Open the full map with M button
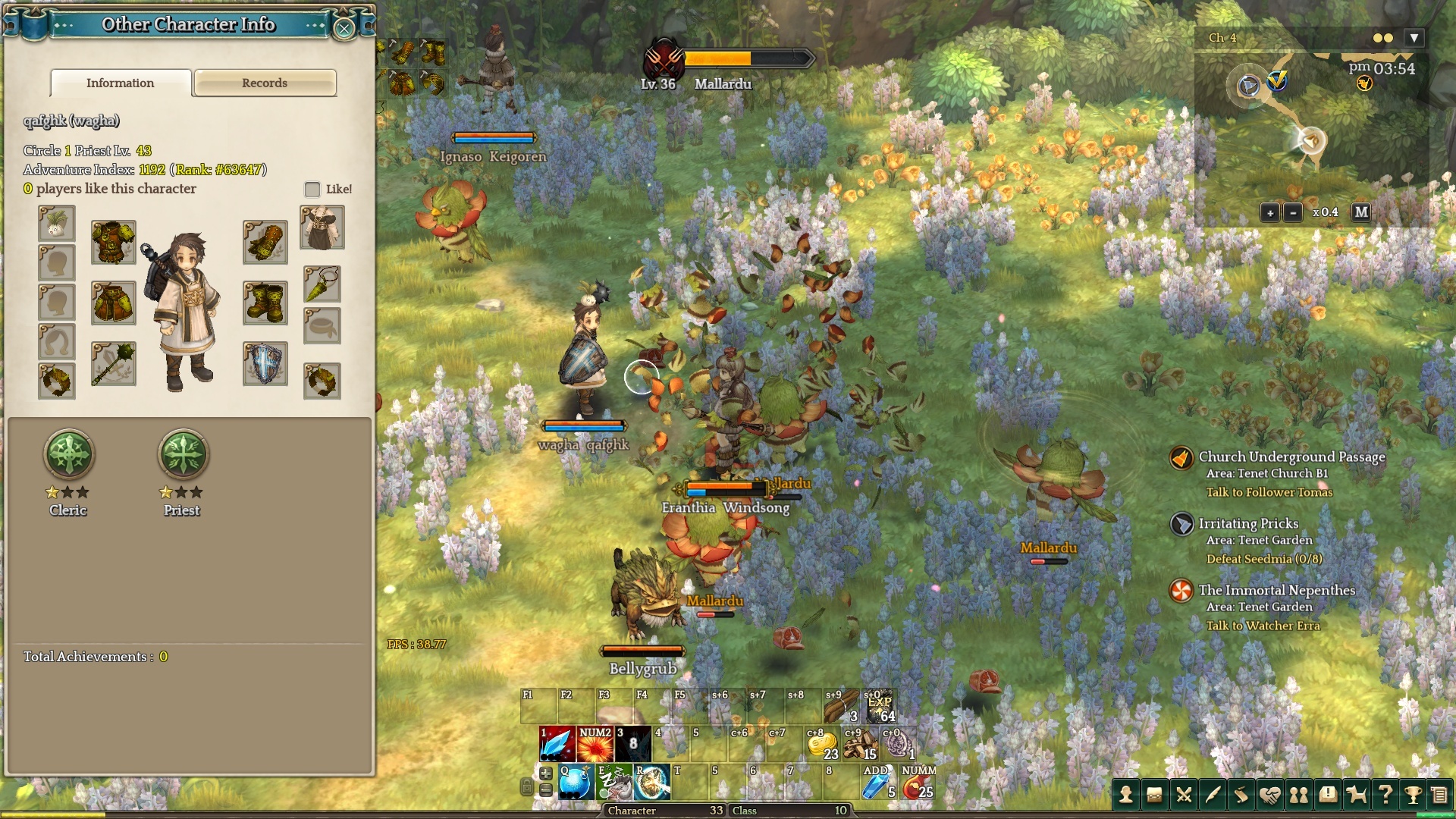 (x=1361, y=212)
